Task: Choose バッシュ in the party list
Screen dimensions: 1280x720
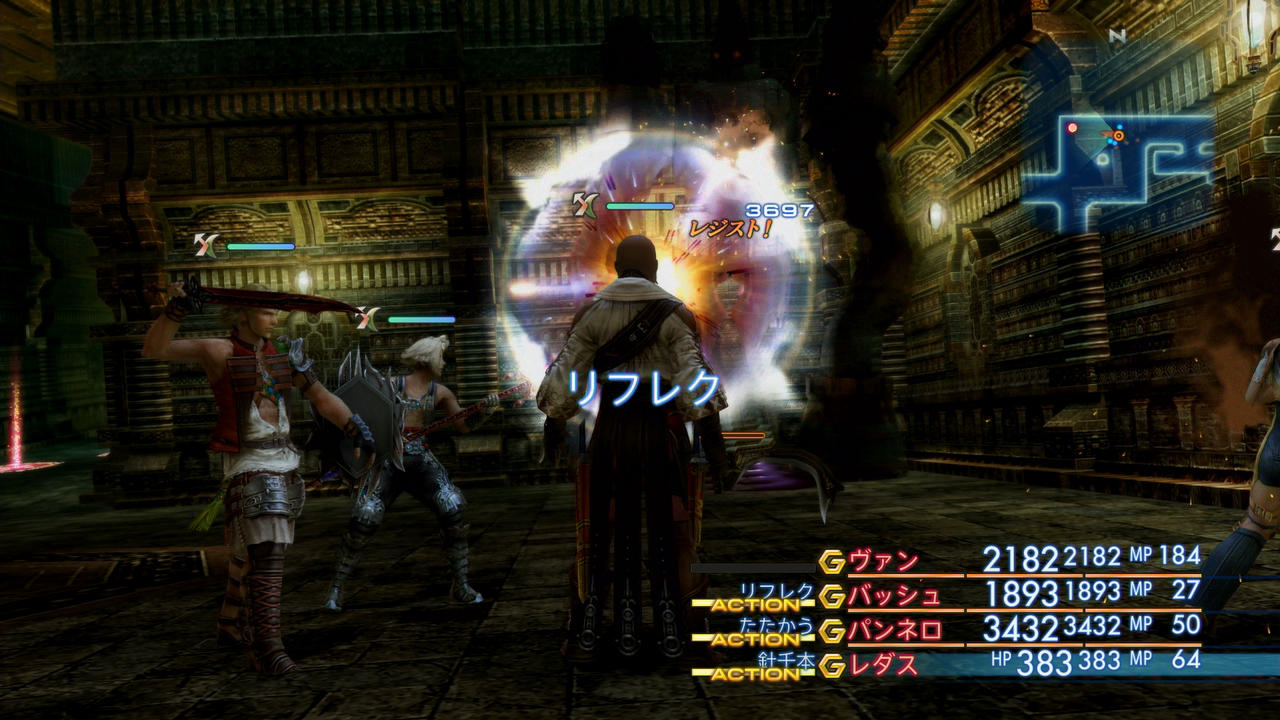Action: coord(894,596)
